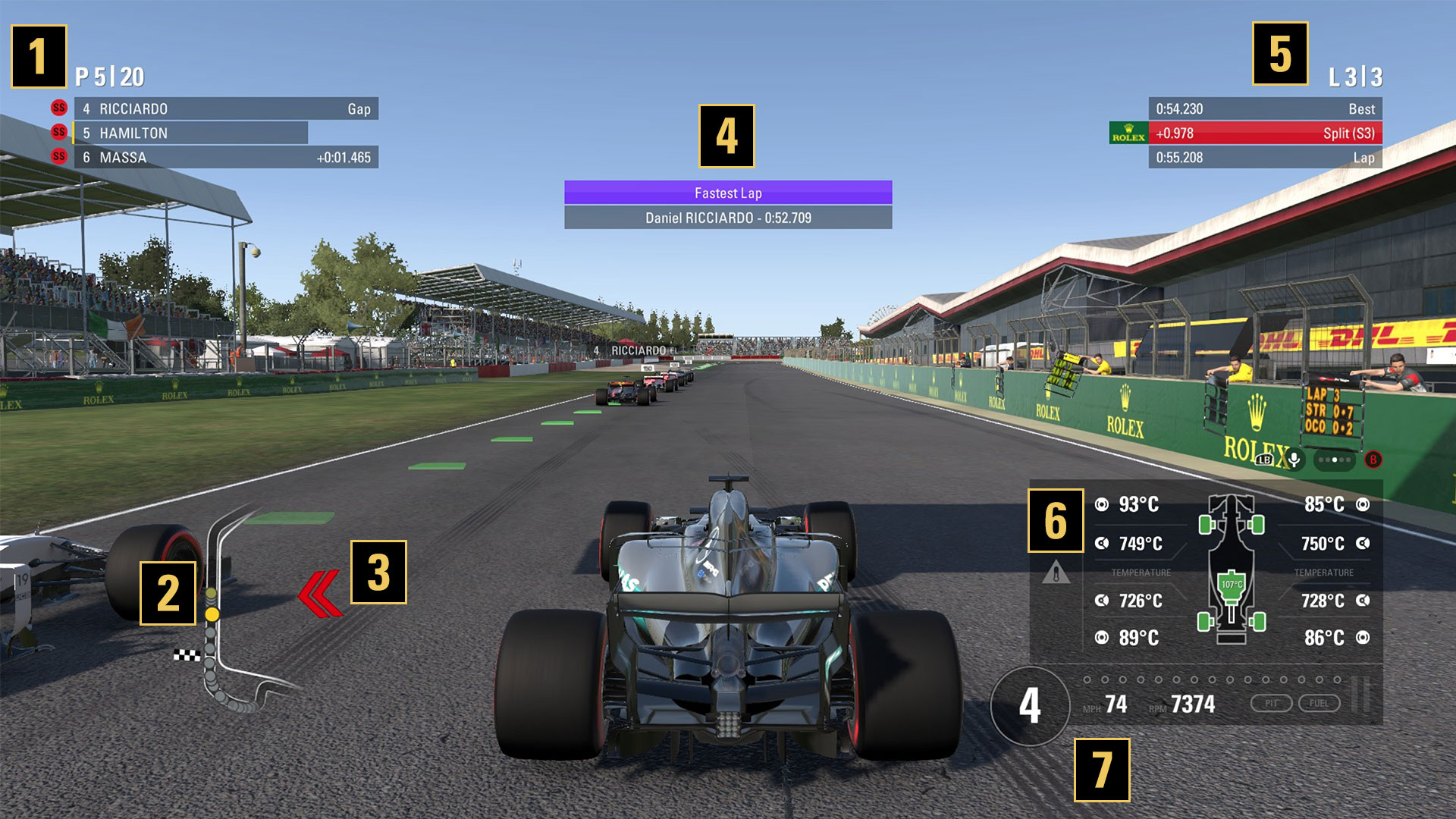This screenshot has width=1456, height=819.
Task: Select the microphone voice chat icon
Action: (x=1294, y=460)
